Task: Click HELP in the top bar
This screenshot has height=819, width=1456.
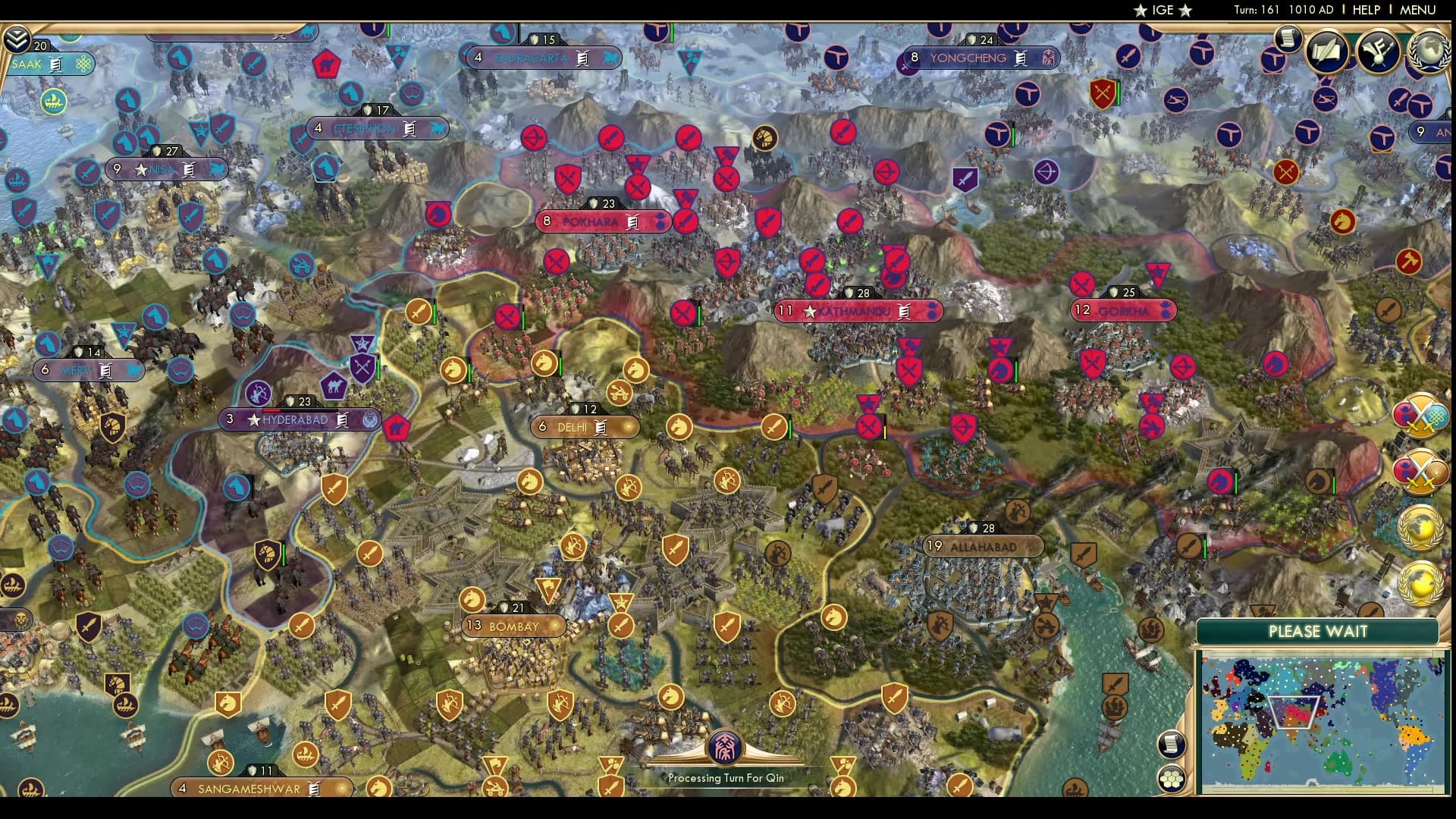Action: coord(1365,11)
